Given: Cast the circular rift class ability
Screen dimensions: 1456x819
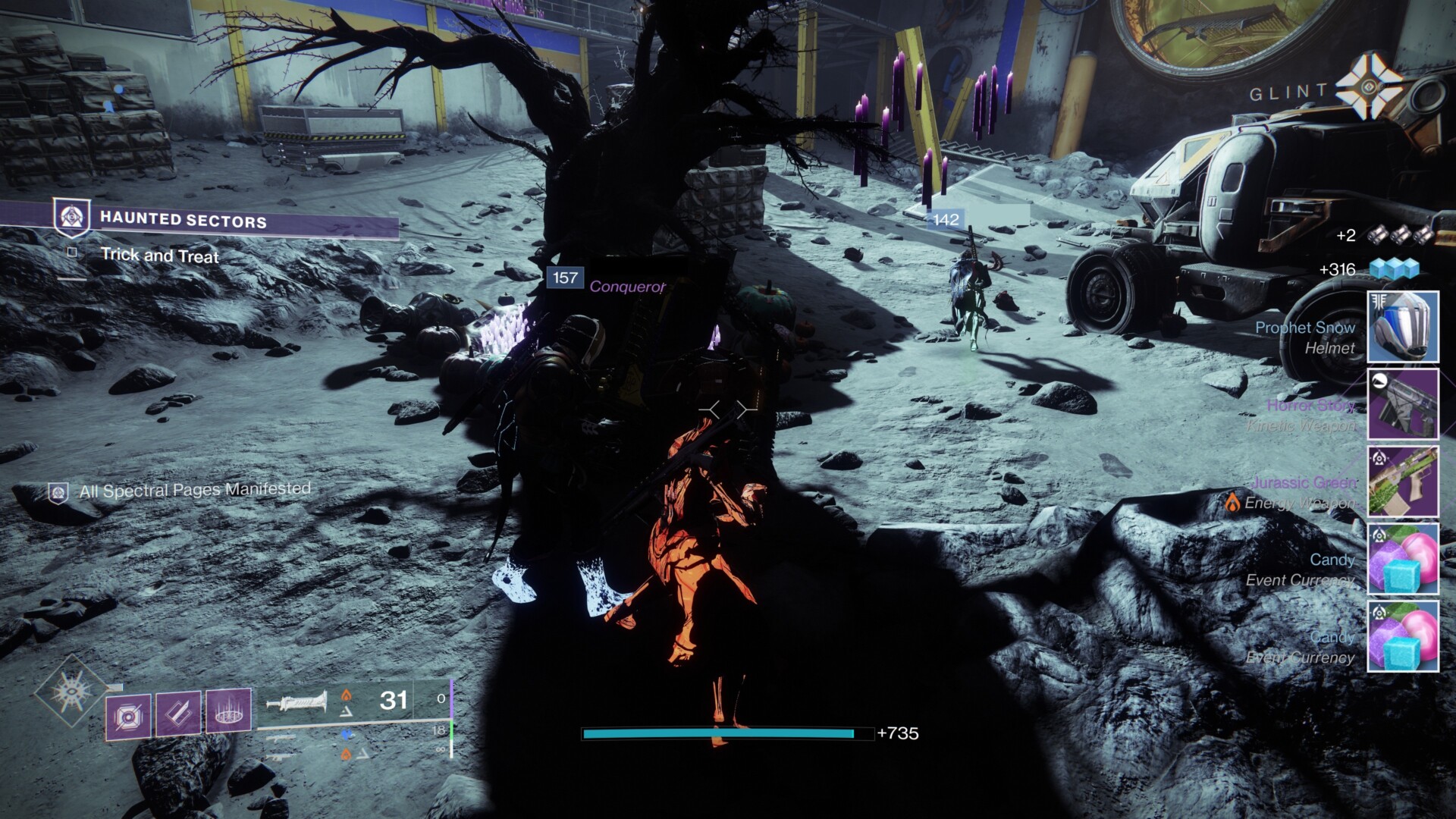Looking at the screenshot, I should [x=228, y=710].
